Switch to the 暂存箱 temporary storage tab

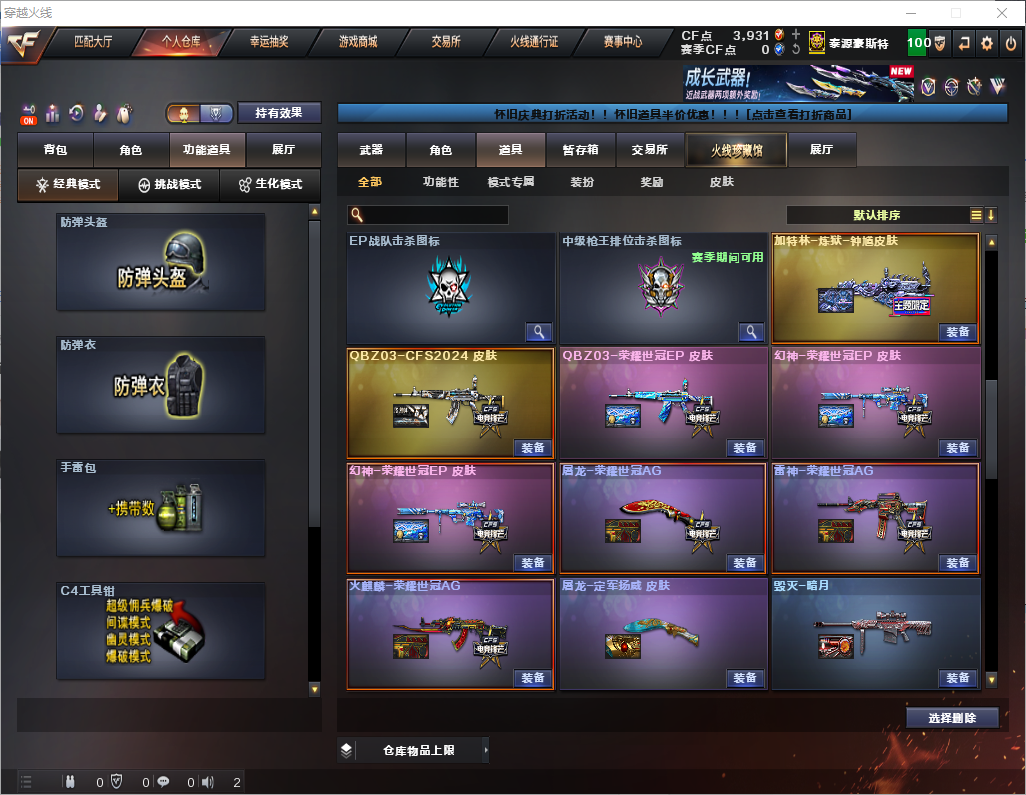click(x=580, y=150)
